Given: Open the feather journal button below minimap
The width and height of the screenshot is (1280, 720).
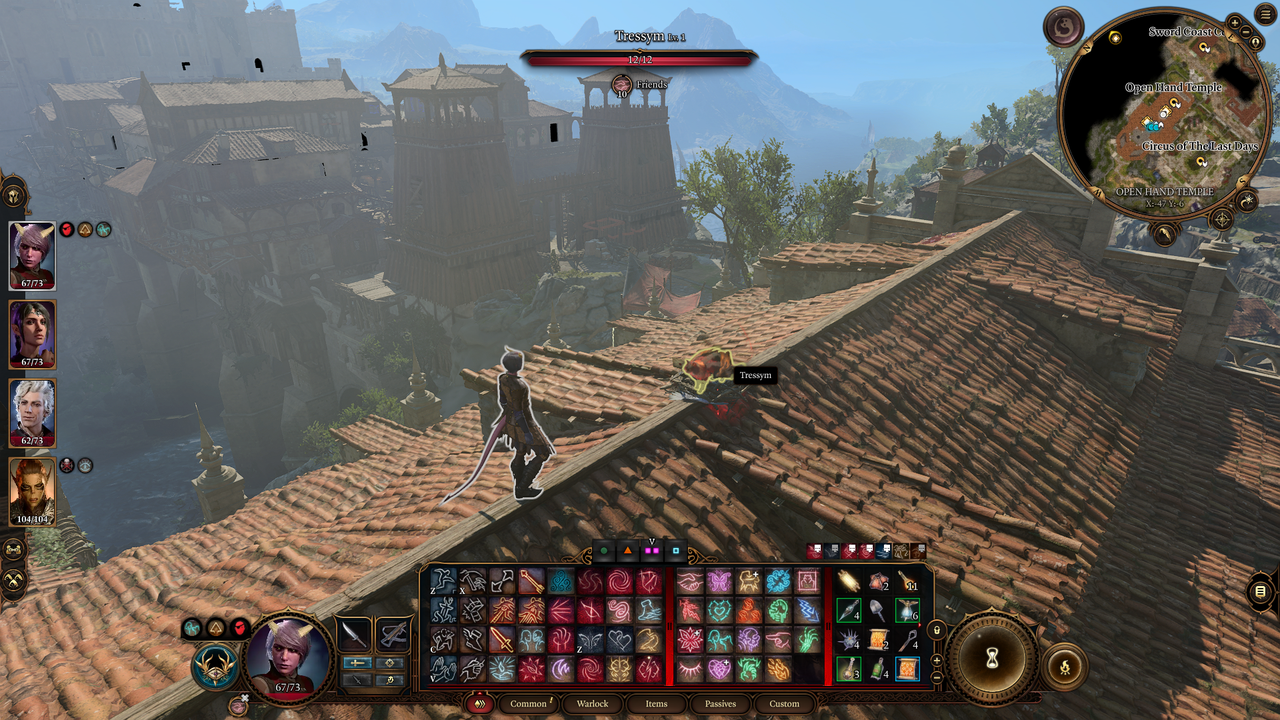Looking at the screenshot, I should pyautogui.click(x=1164, y=234).
